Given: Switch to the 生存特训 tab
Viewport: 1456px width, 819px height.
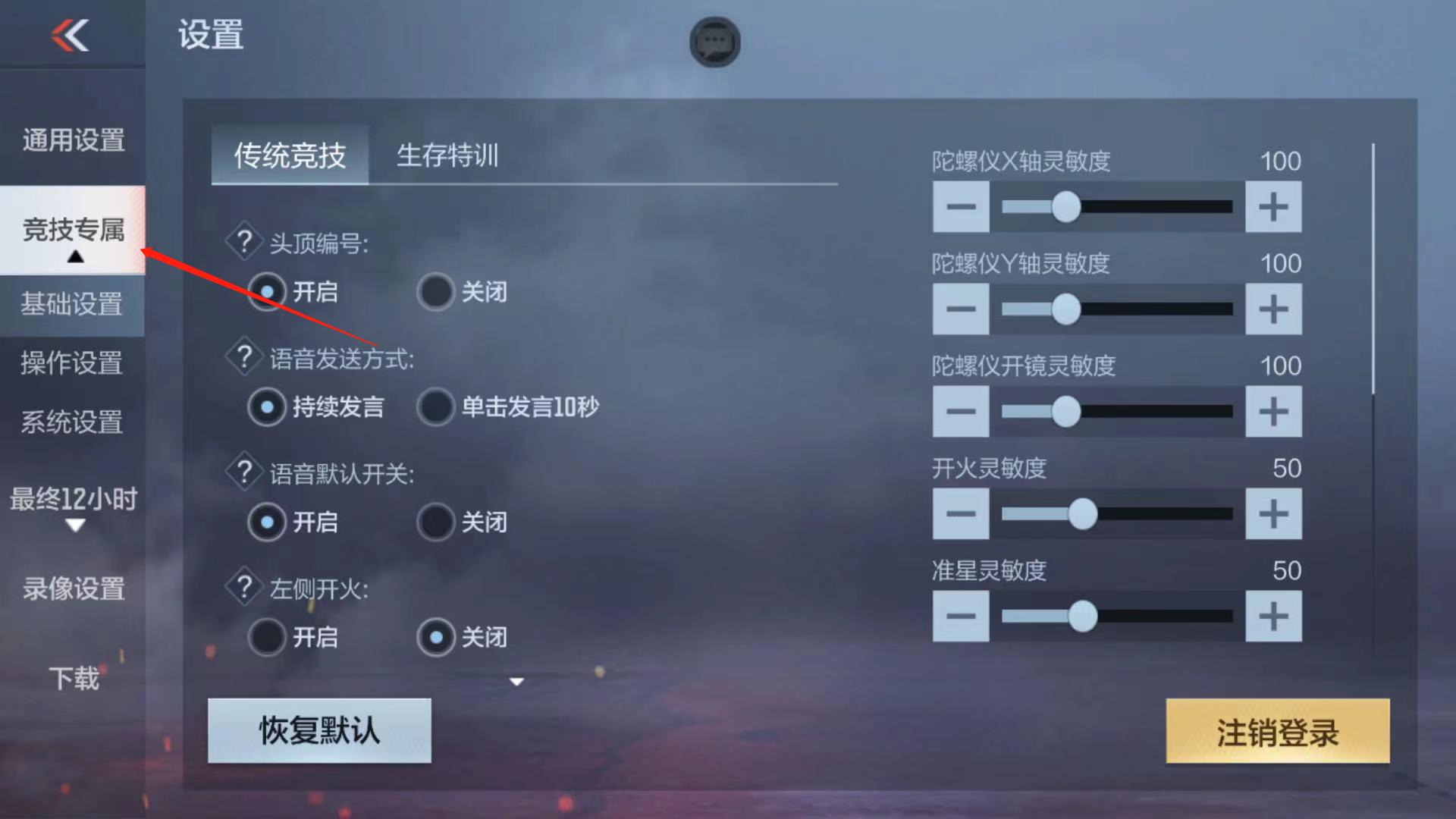Looking at the screenshot, I should (449, 155).
